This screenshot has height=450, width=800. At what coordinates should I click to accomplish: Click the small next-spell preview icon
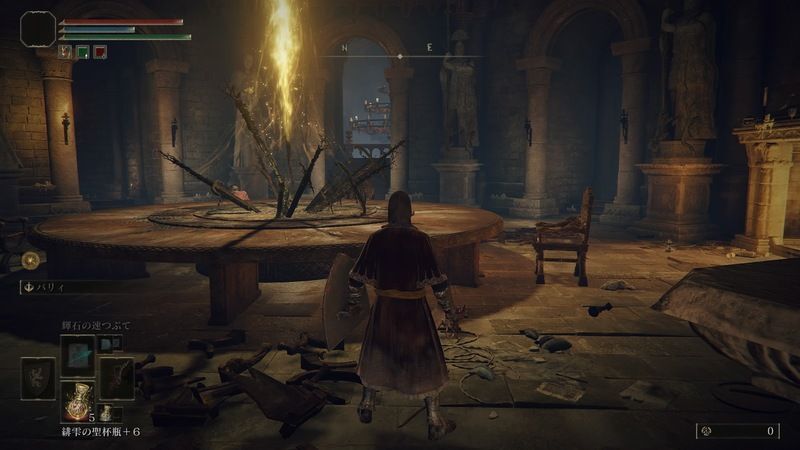point(107,343)
